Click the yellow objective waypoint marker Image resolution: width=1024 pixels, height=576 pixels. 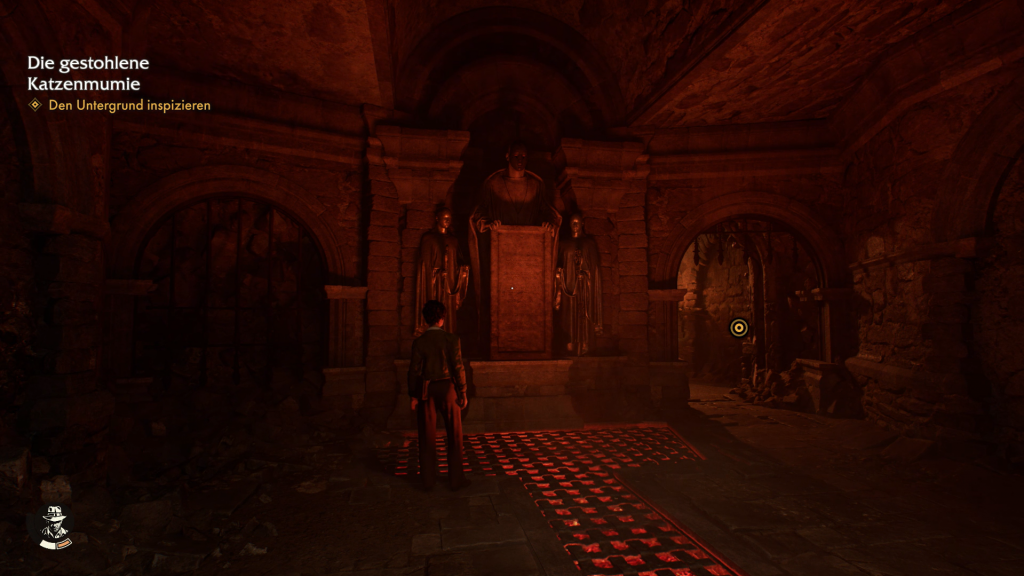pos(738,327)
